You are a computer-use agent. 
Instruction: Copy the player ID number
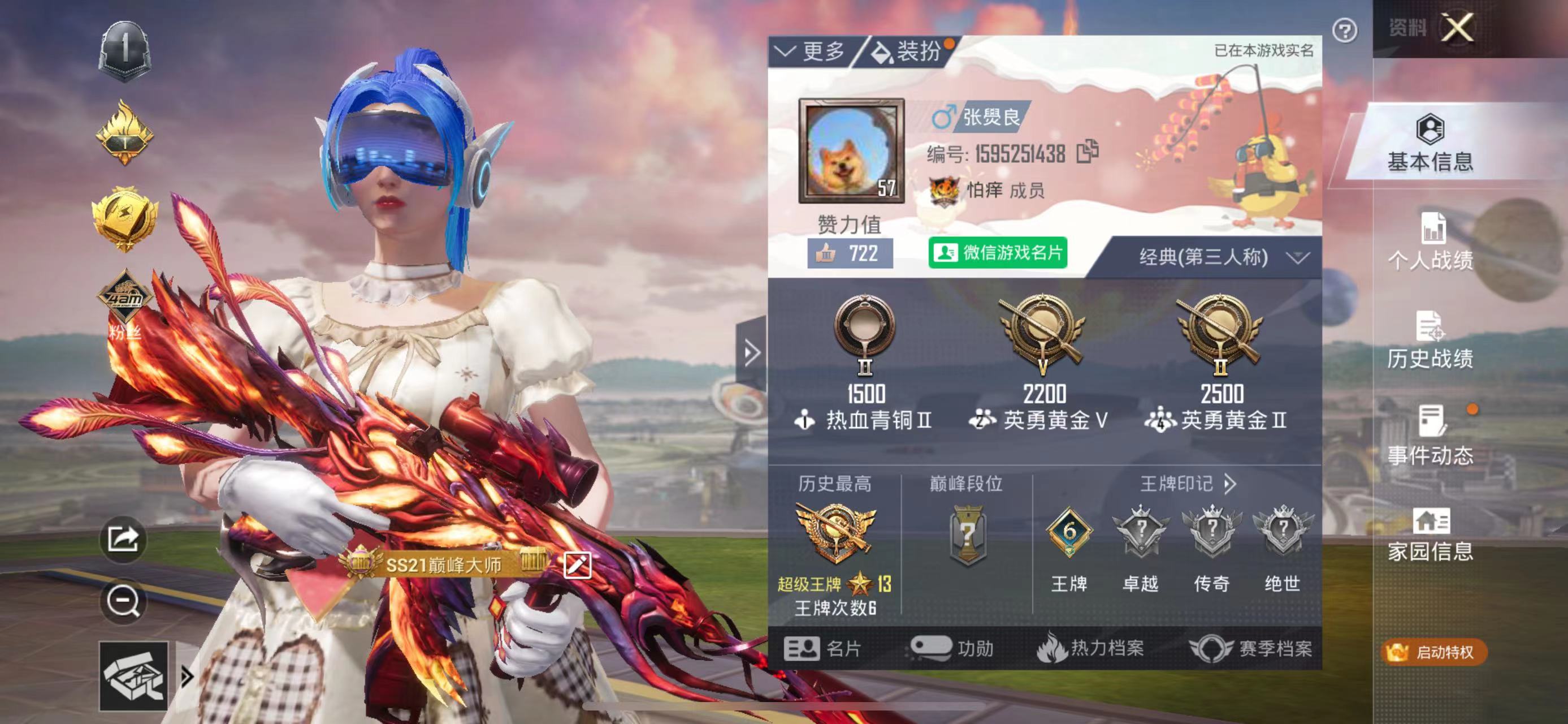tap(1087, 152)
